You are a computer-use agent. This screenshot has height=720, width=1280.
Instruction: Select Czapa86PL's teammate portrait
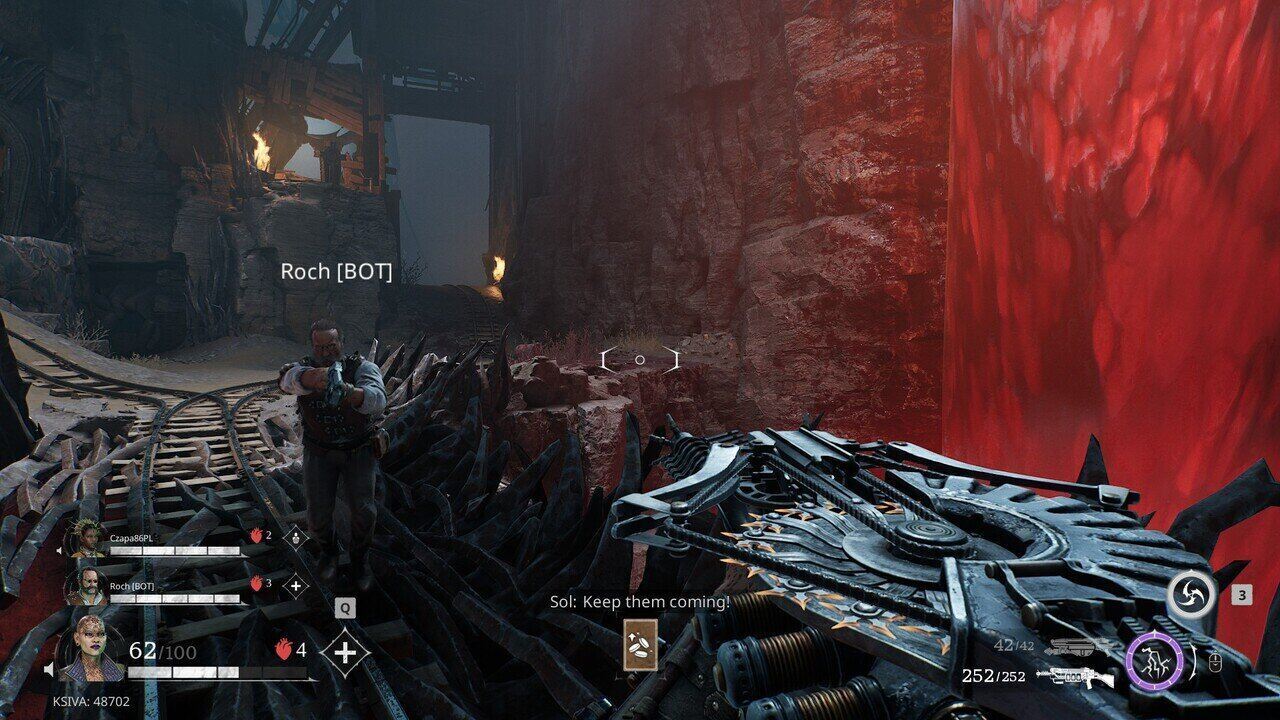(x=85, y=541)
